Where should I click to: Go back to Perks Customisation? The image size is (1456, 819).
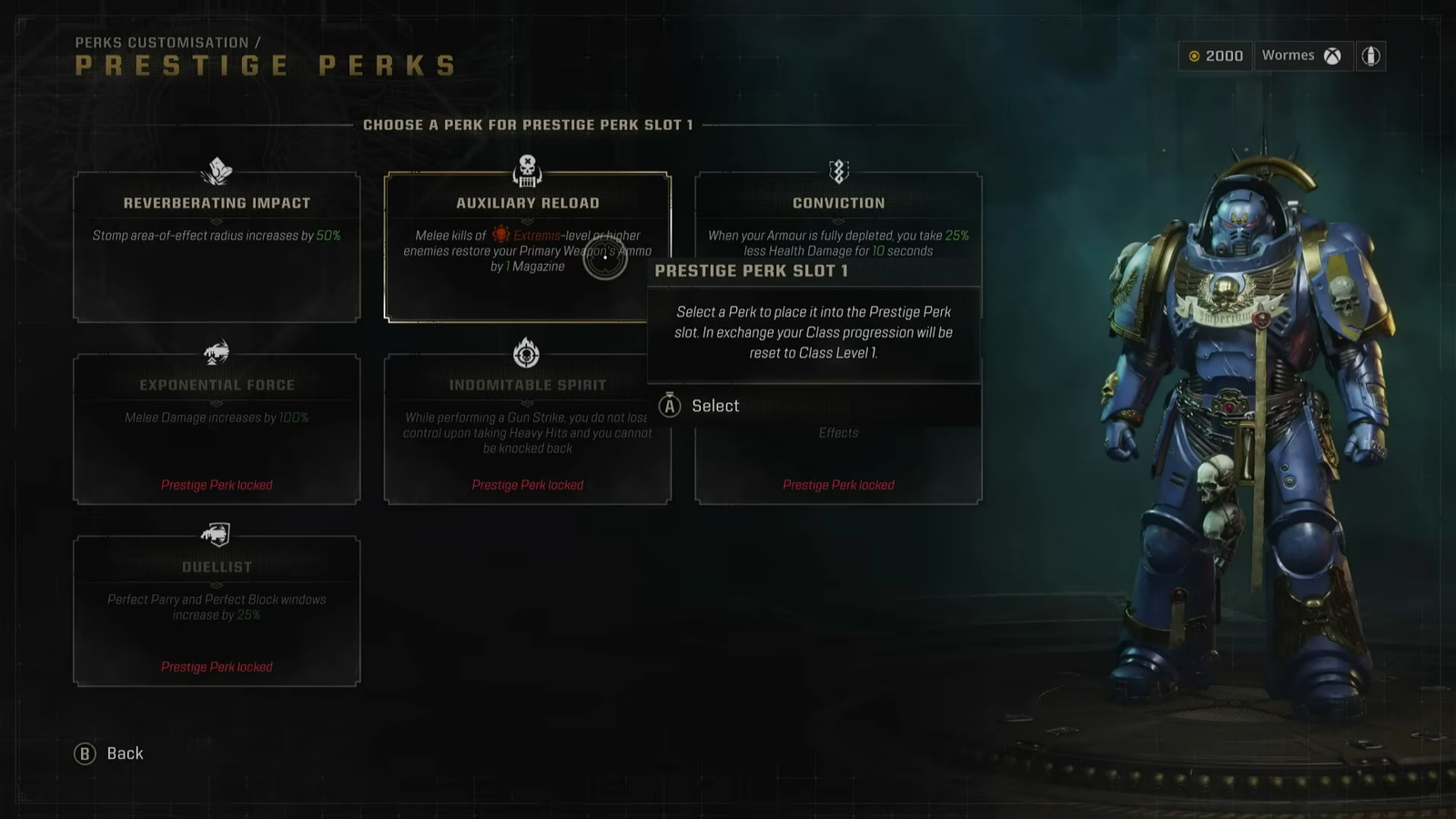pos(109,753)
